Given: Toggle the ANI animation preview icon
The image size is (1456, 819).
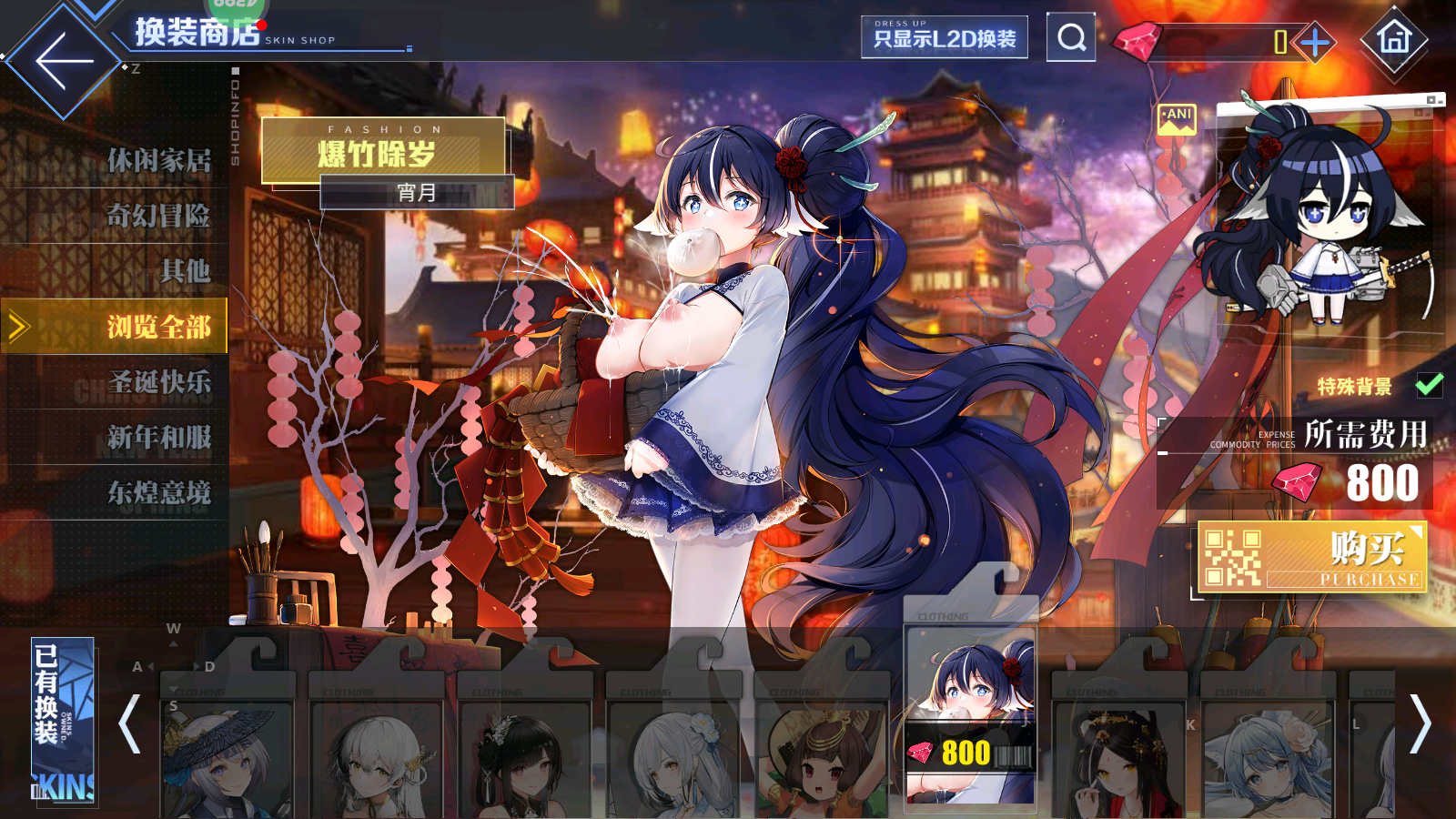Looking at the screenshot, I should tap(1177, 119).
